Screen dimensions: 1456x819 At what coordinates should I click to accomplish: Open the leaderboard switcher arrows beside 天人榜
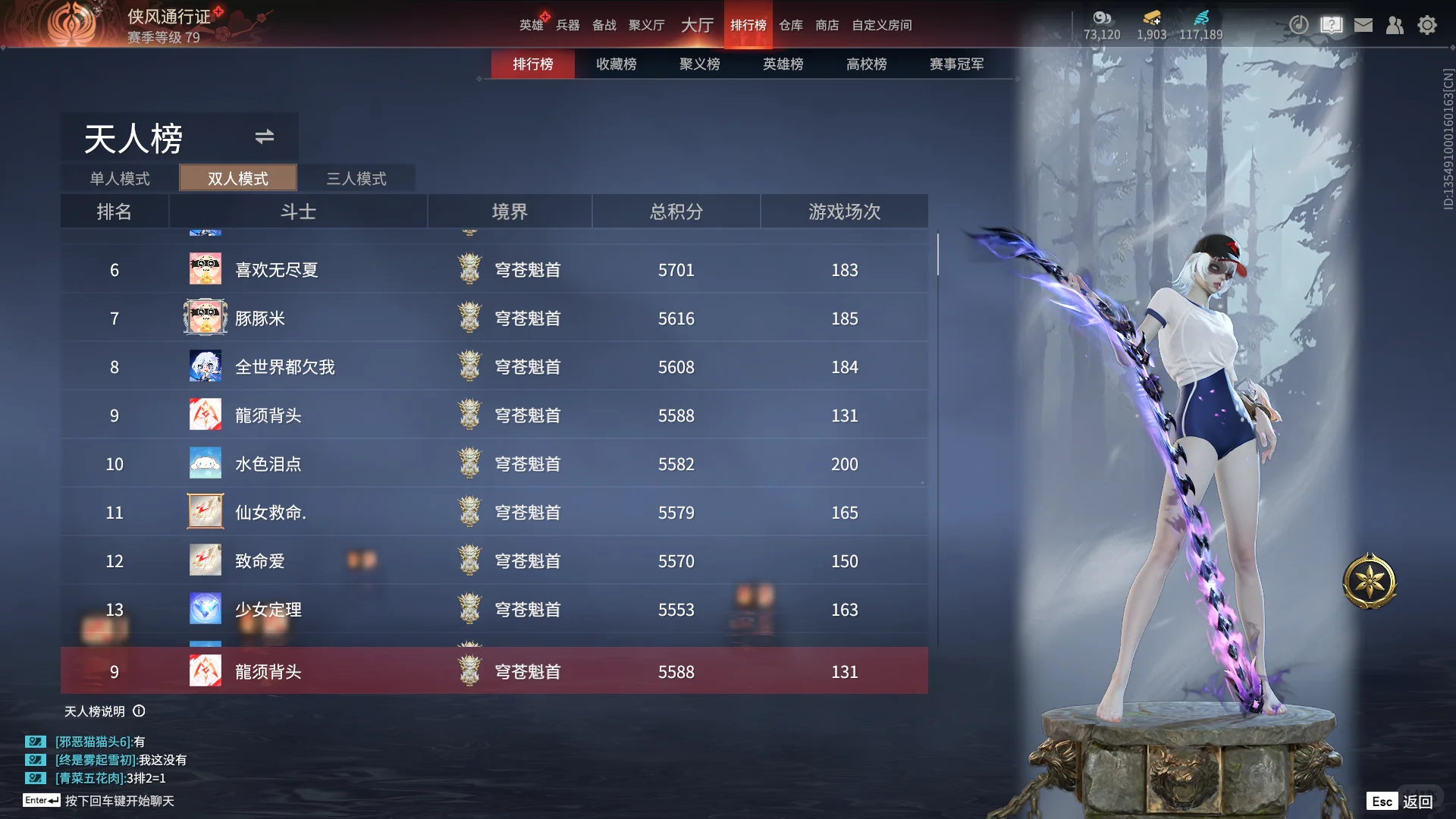point(264,137)
